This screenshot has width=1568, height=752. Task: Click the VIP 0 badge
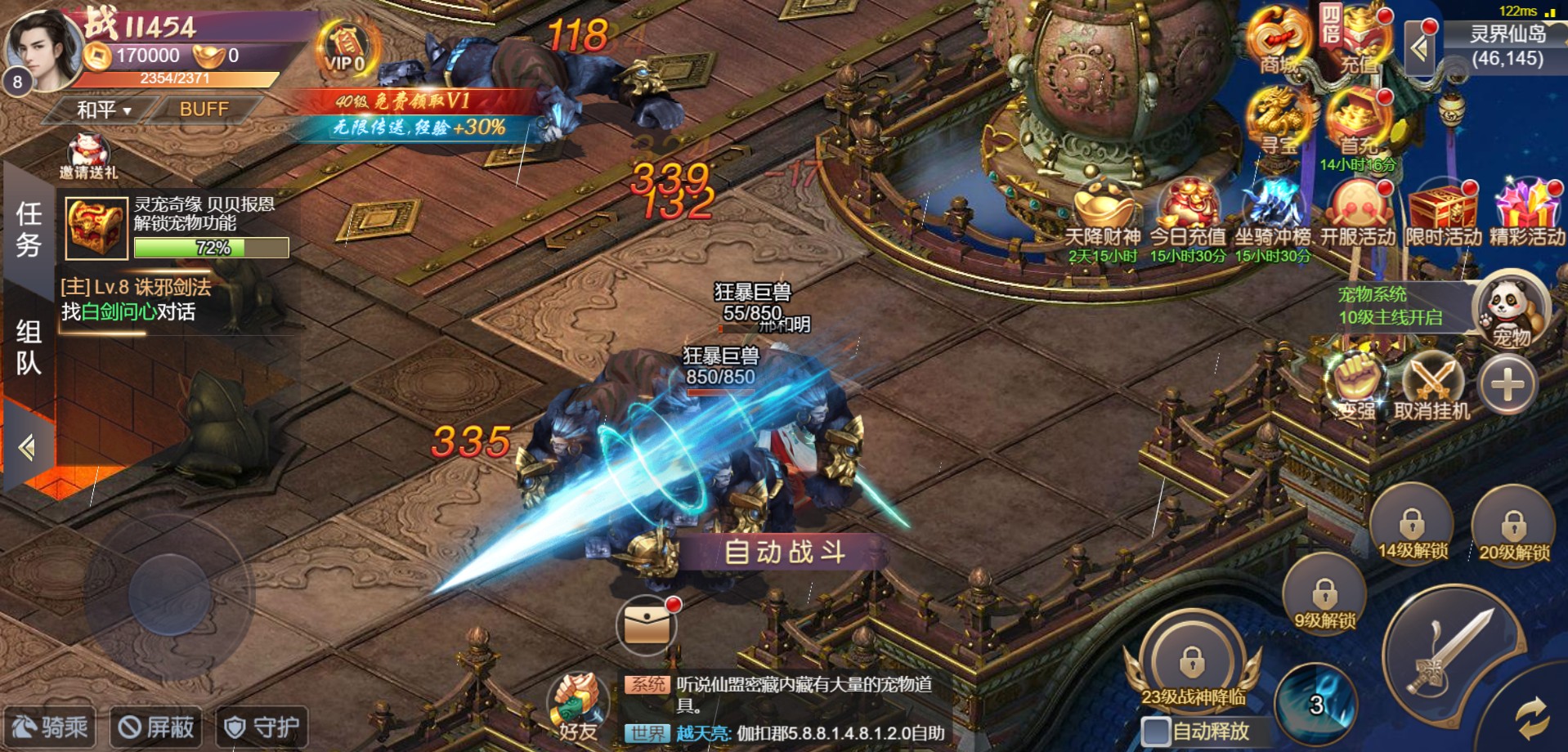point(345,49)
